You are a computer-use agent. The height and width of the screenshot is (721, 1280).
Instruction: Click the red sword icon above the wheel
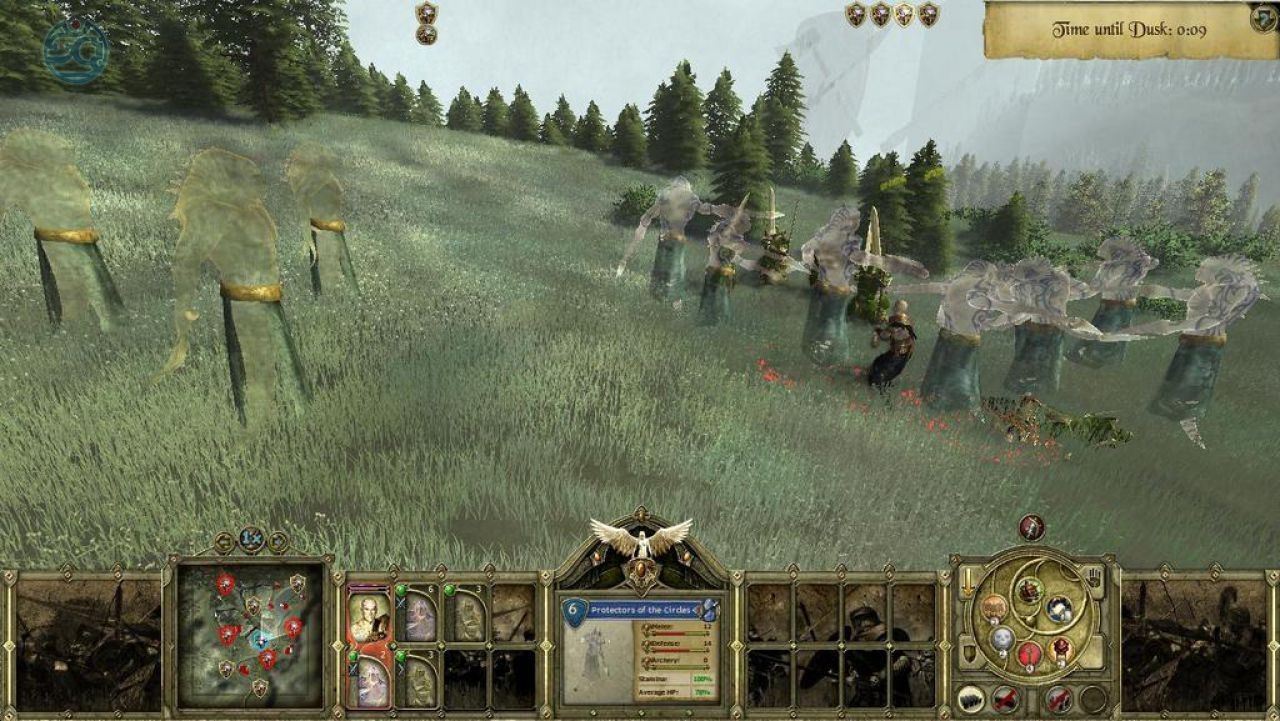tap(1031, 527)
